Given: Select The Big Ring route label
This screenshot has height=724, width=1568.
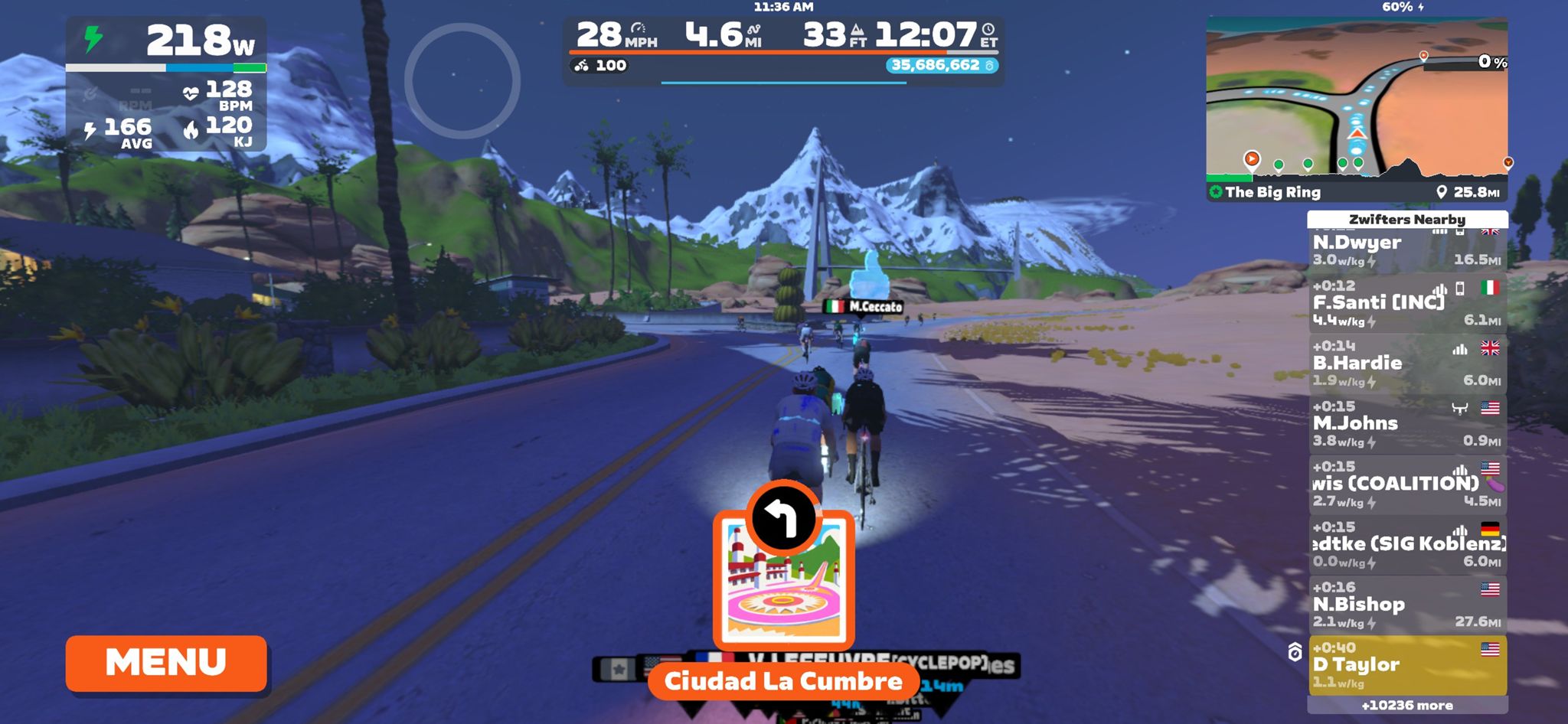Looking at the screenshot, I should pyautogui.click(x=1272, y=192).
